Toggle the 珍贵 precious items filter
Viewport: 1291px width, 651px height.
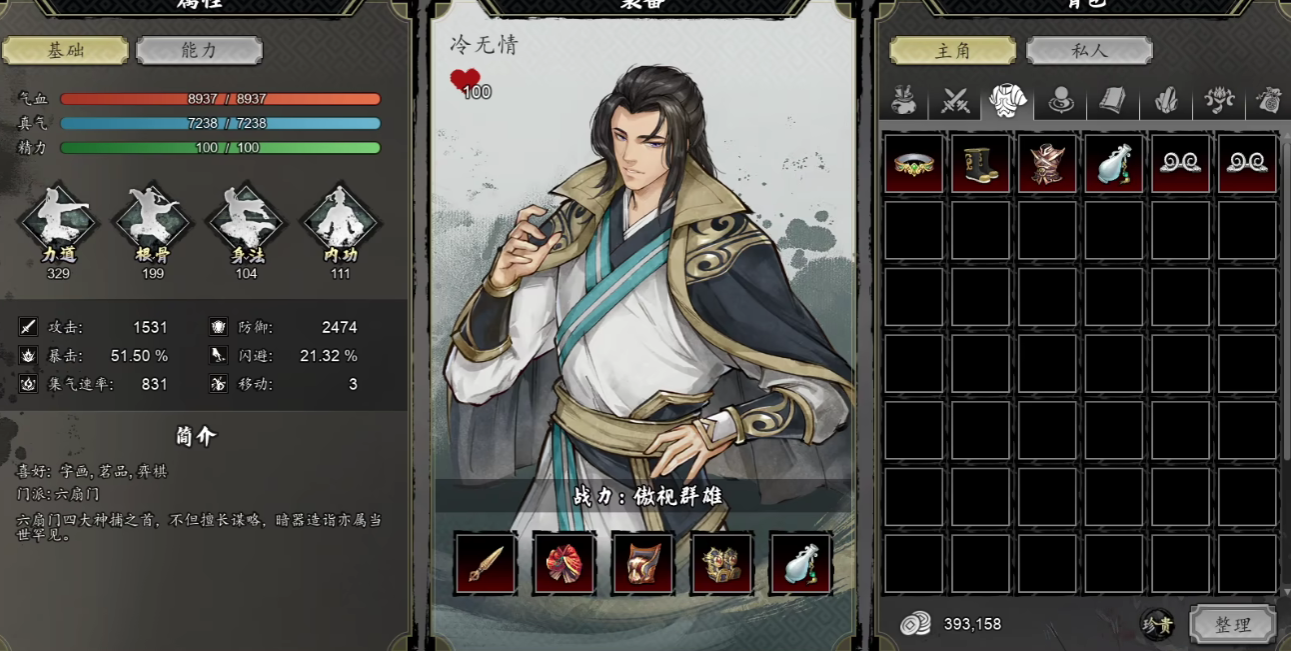[1159, 625]
